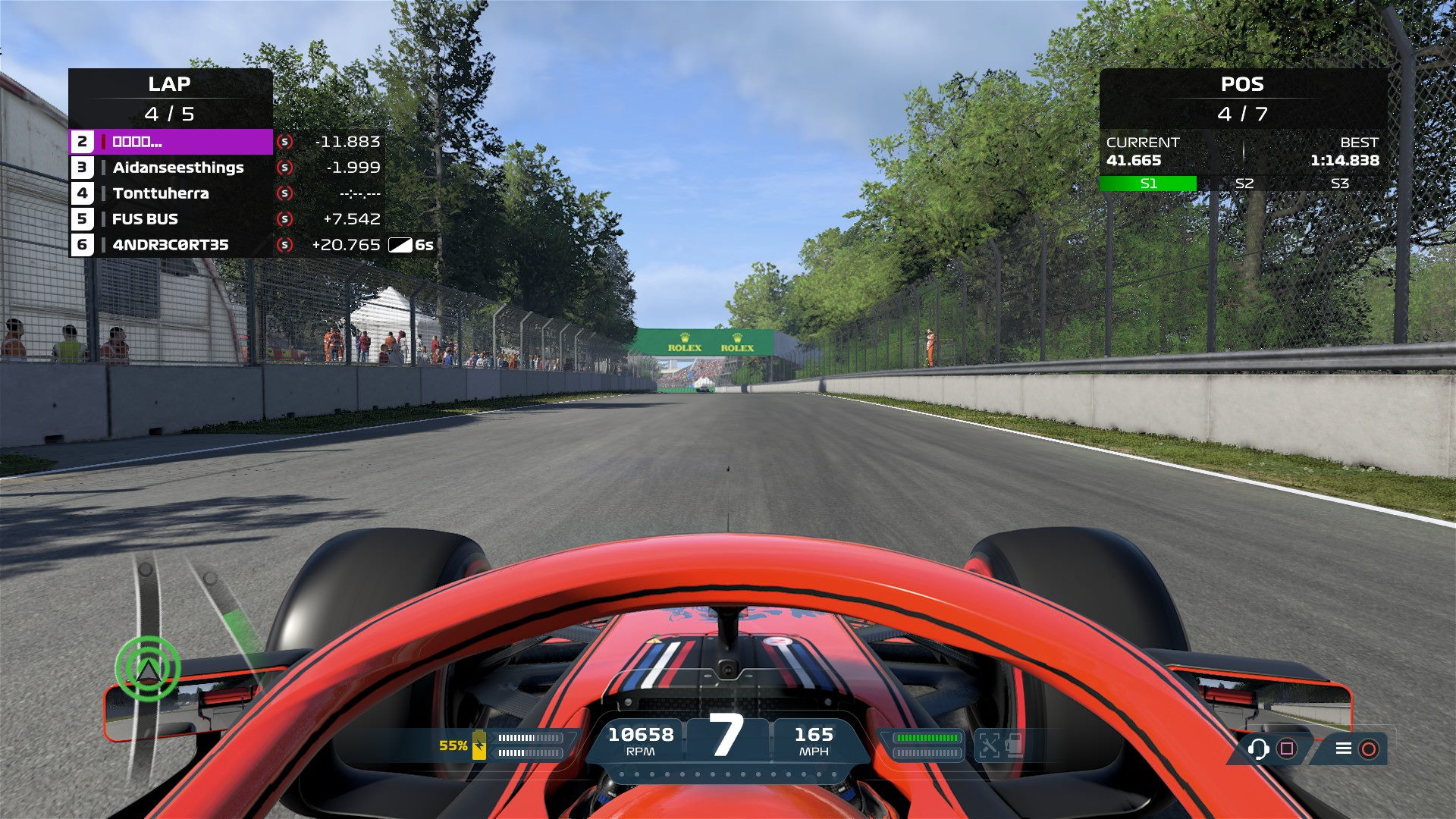Select the purple highlighted position 2 row
This screenshot has height=819, width=1456.
coord(171,142)
